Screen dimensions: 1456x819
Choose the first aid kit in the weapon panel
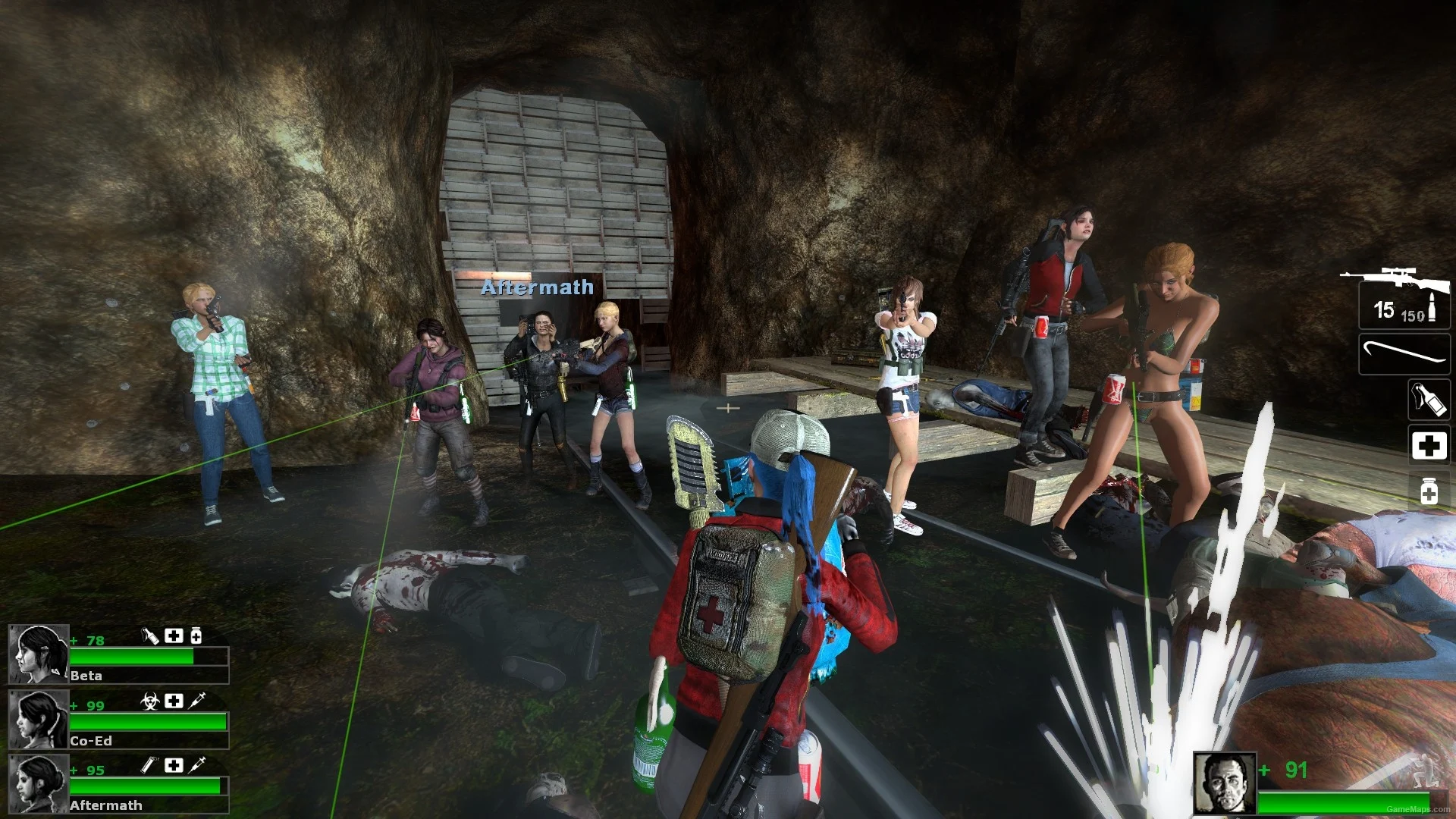1429,445
